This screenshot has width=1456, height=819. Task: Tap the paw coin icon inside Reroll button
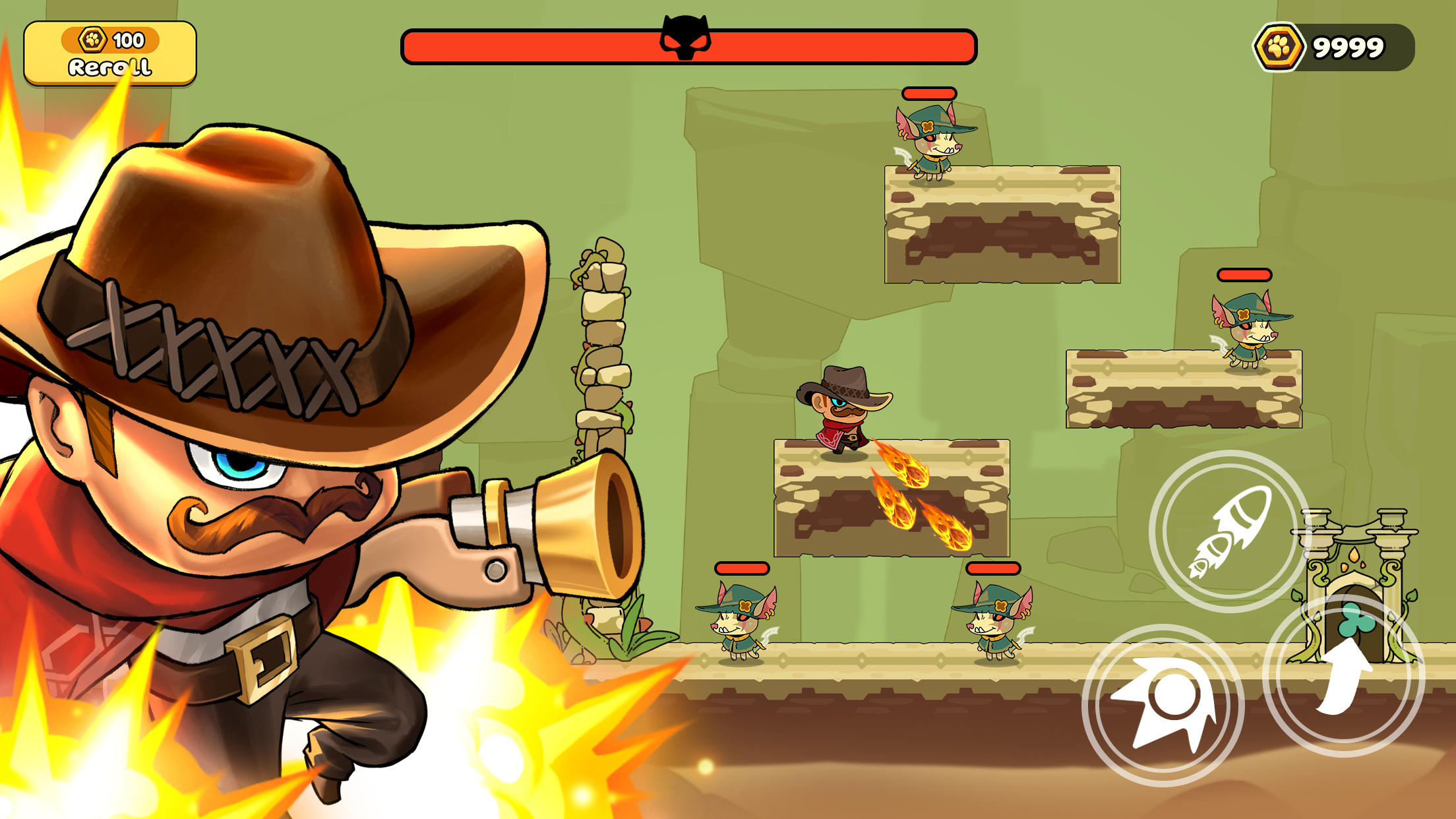93,41
